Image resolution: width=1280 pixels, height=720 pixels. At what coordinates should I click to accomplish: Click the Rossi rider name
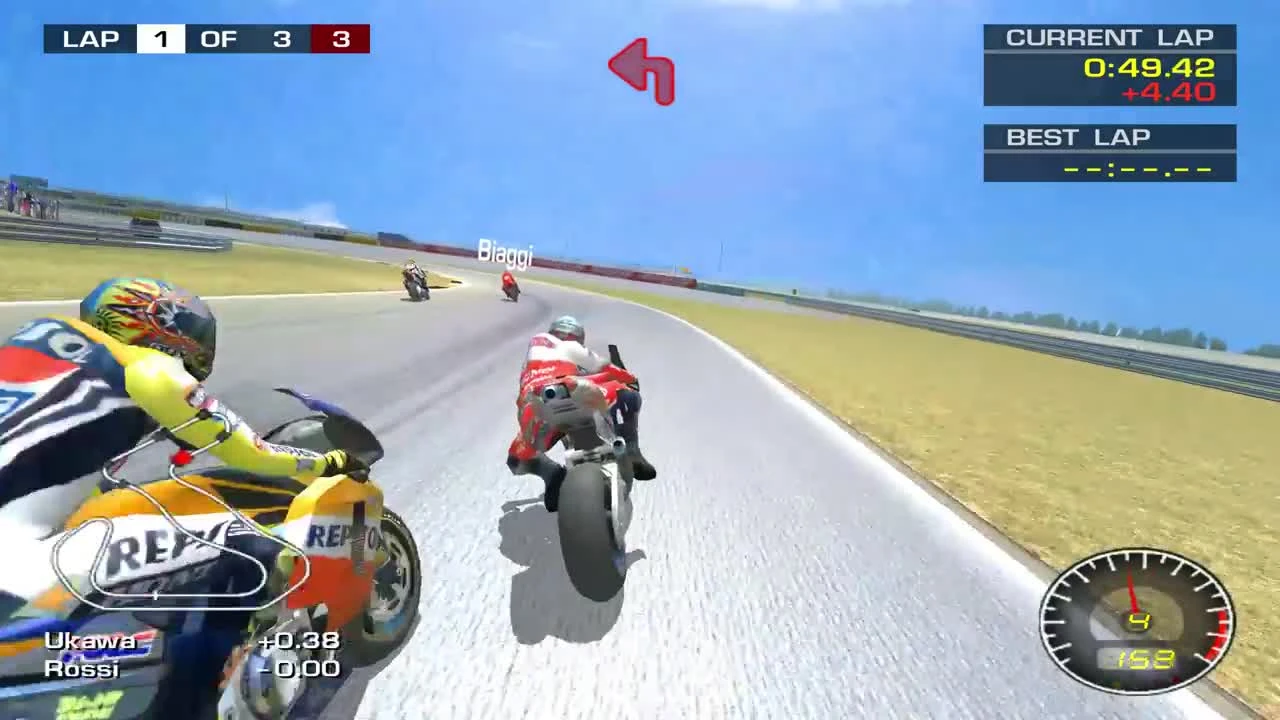pyautogui.click(x=83, y=669)
